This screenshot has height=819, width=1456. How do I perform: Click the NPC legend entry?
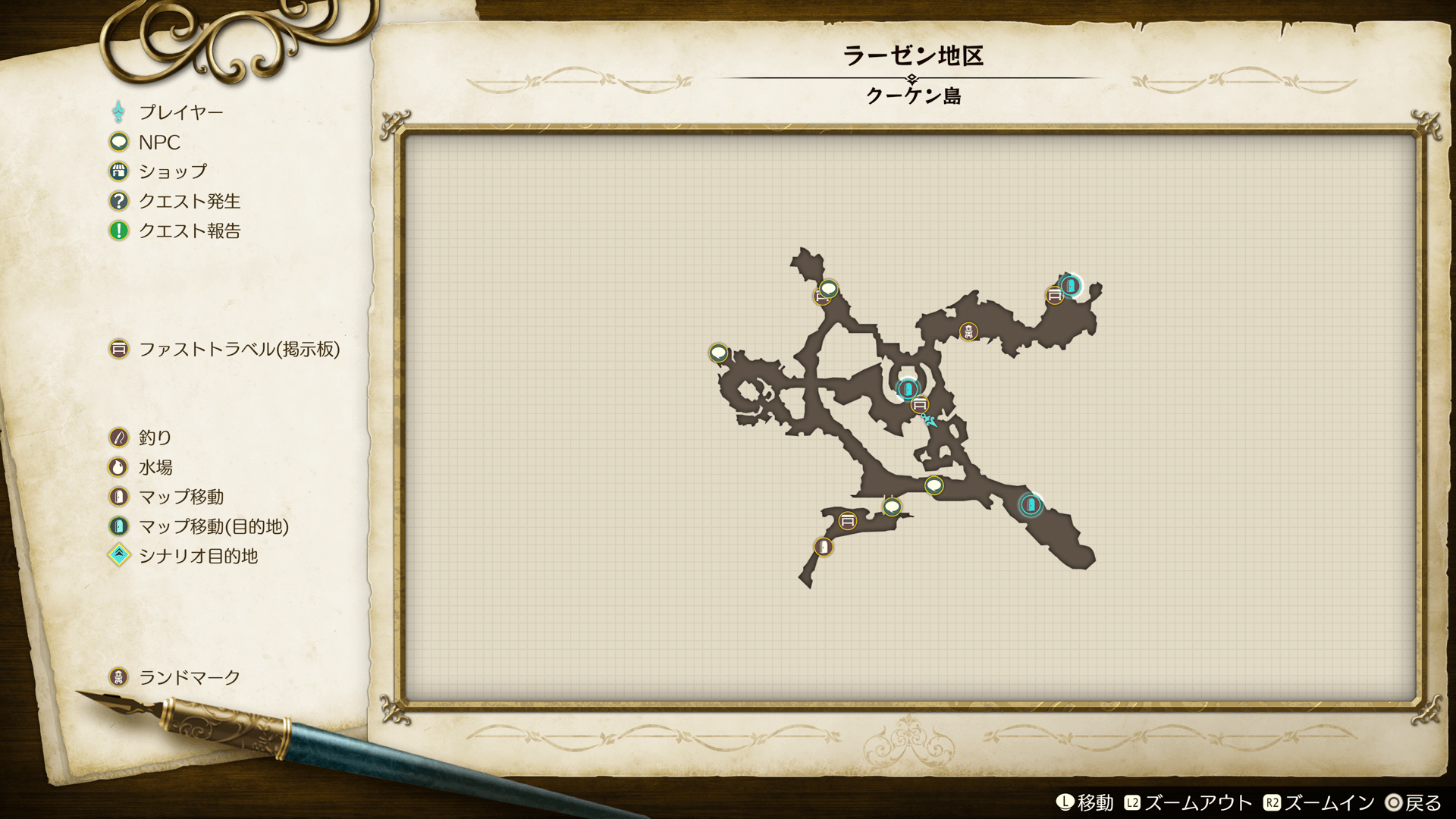(x=158, y=142)
